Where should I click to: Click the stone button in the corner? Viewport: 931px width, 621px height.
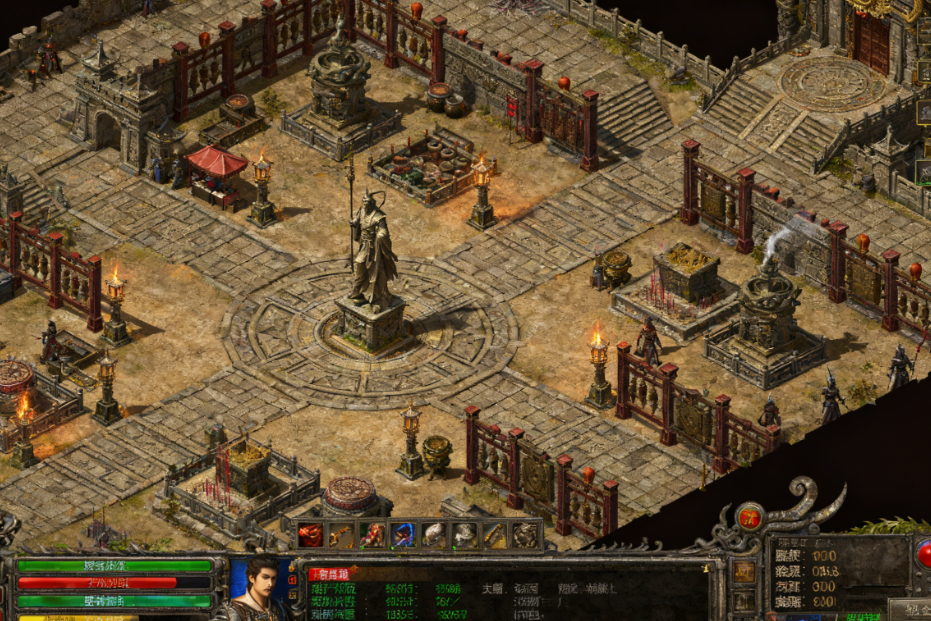pos(910,609)
